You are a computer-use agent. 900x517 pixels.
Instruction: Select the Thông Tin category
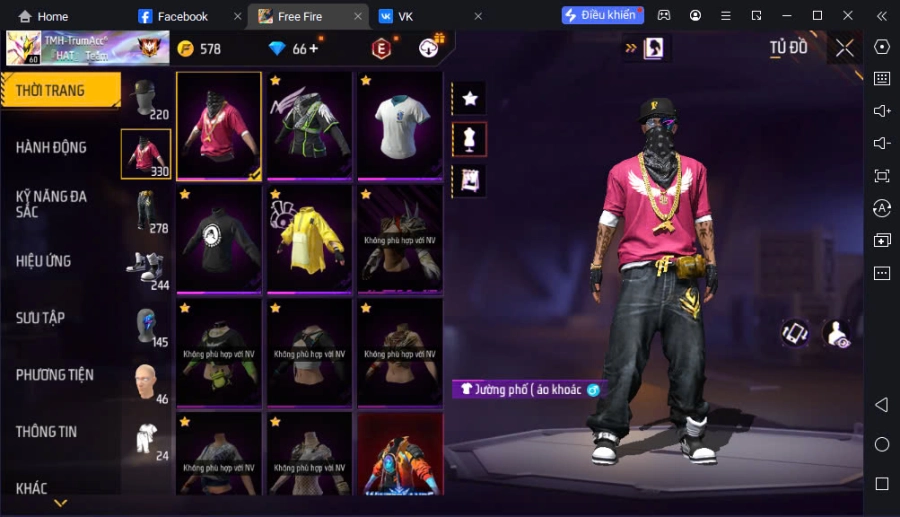(47, 432)
